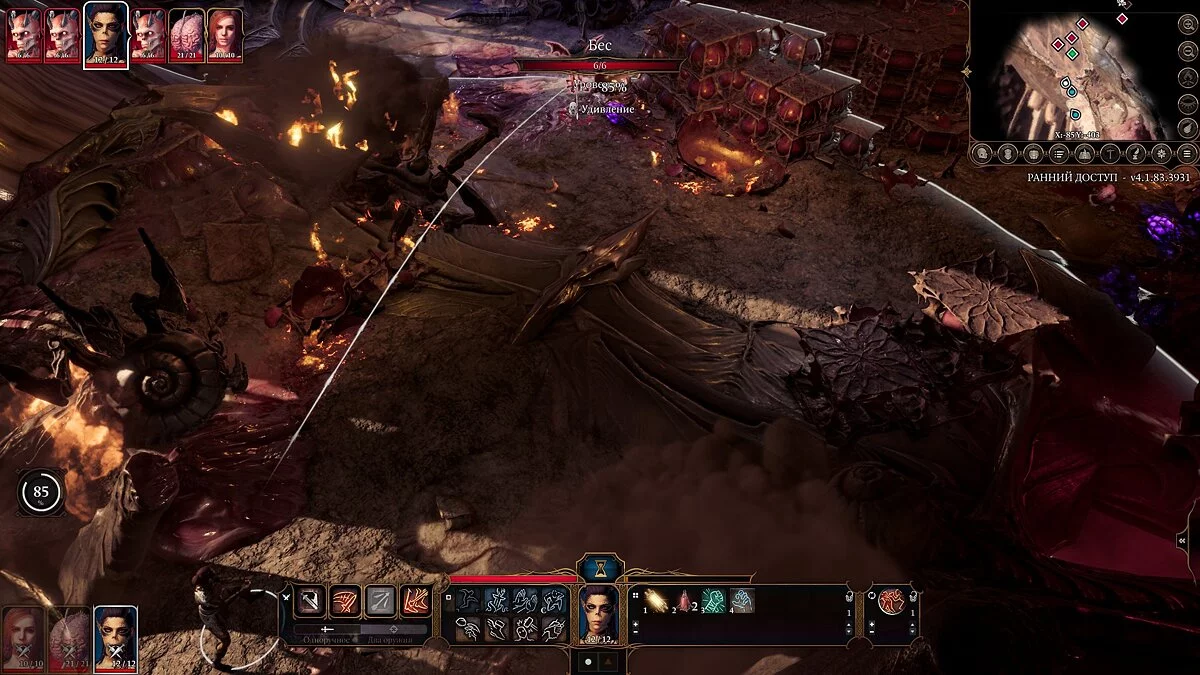
Task: End turn with the hourglass button
Action: (600, 567)
